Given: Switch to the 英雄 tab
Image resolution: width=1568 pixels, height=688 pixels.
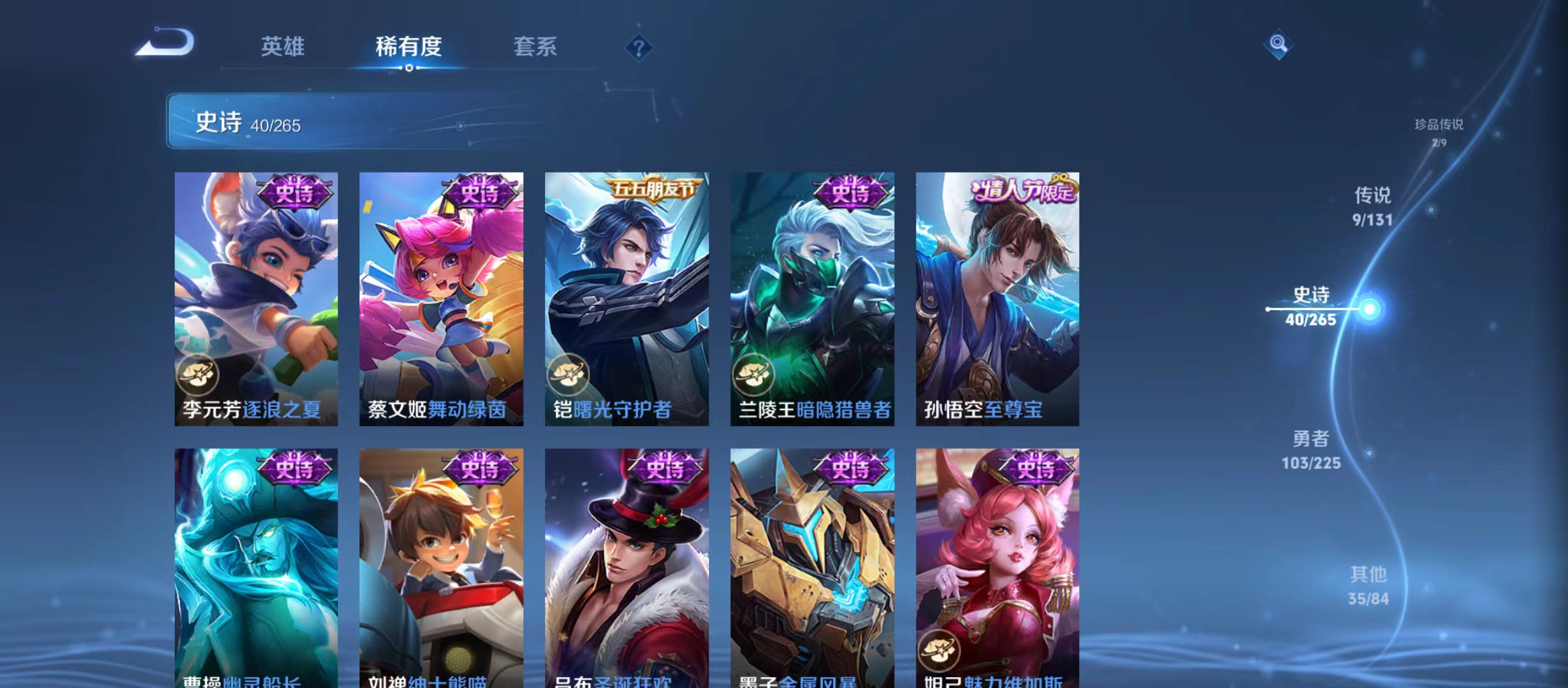Looking at the screenshot, I should pyautogui.click(x=282, y=47).
